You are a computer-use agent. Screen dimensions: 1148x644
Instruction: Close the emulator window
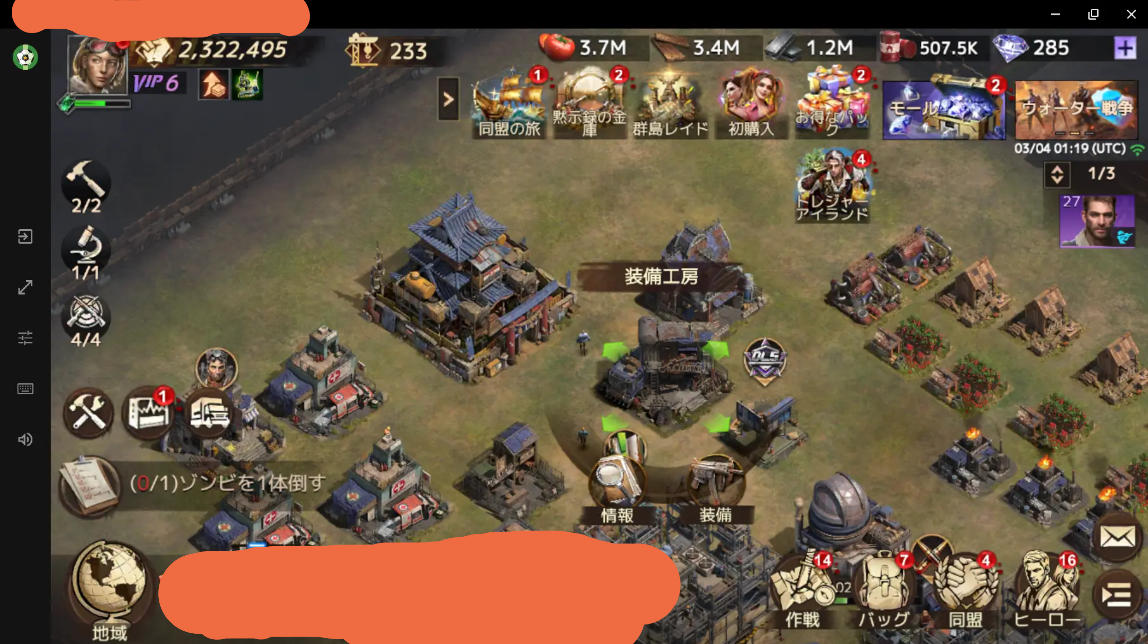pos(1131,14)
